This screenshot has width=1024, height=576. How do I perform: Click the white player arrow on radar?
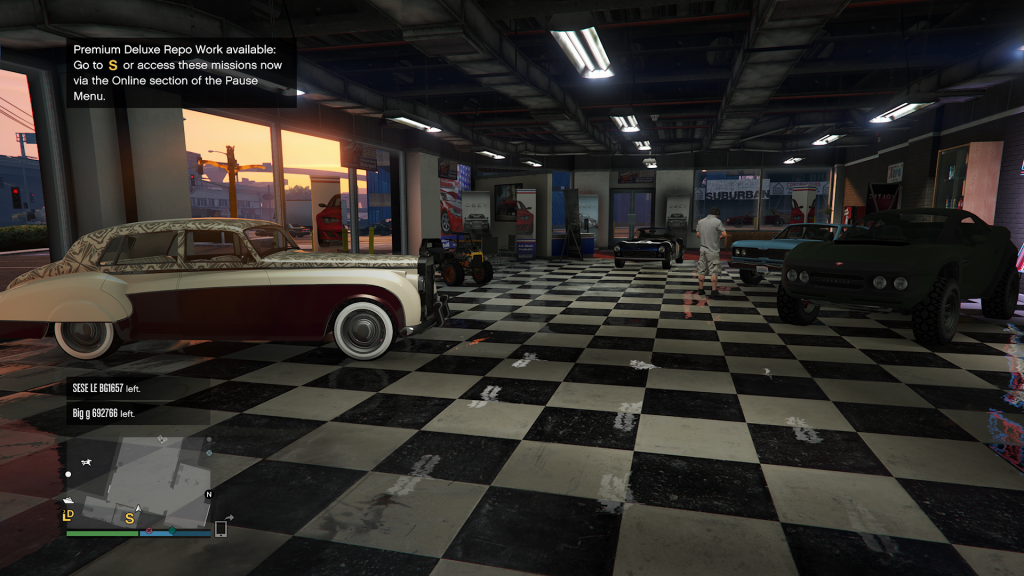pos(139,508)
